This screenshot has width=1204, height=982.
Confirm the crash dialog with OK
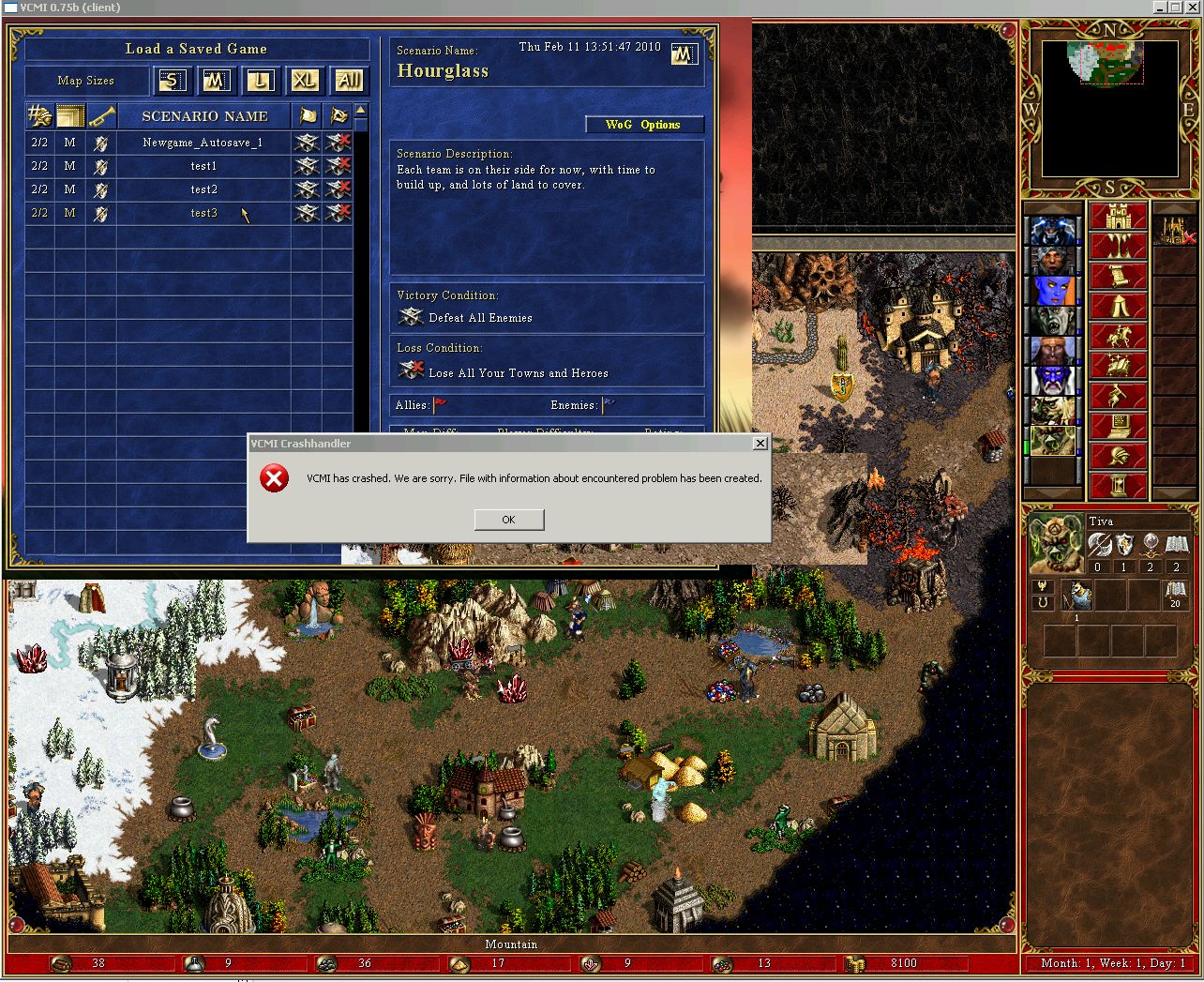(x=508, y=520)
